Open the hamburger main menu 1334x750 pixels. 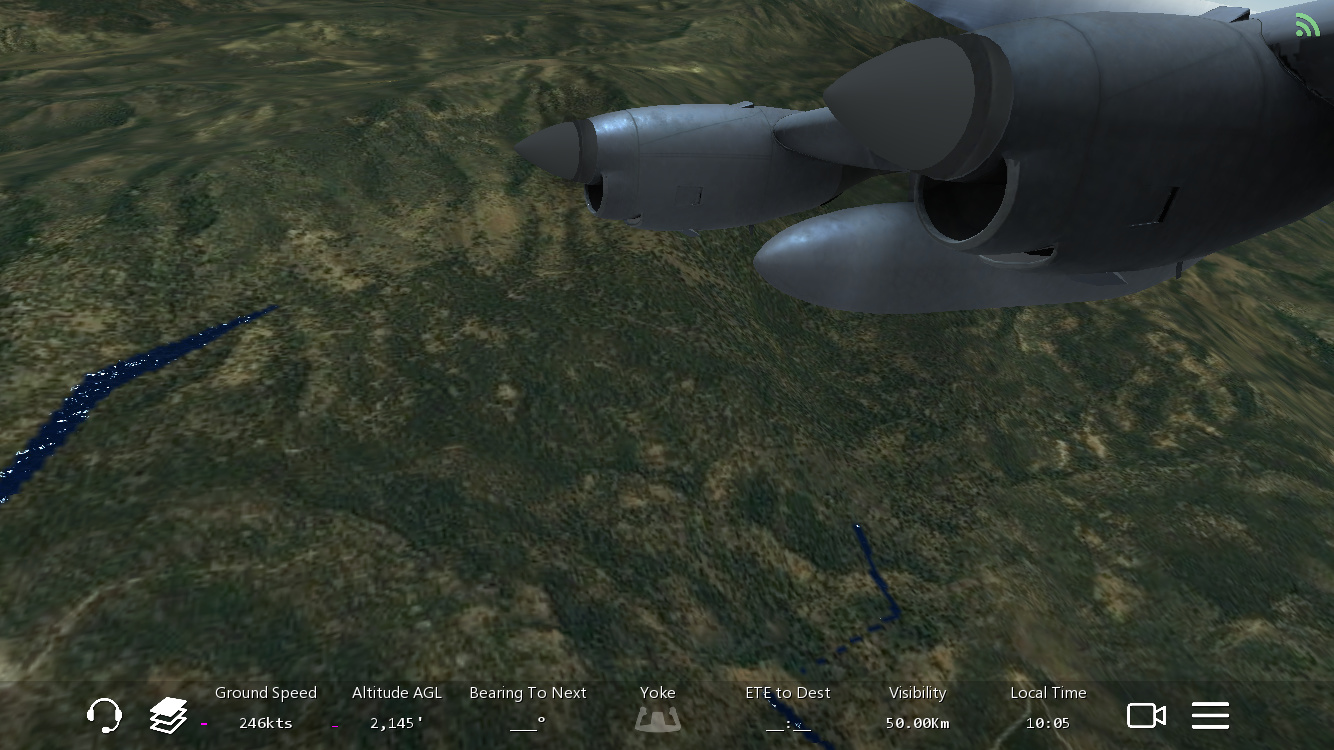1210,715
